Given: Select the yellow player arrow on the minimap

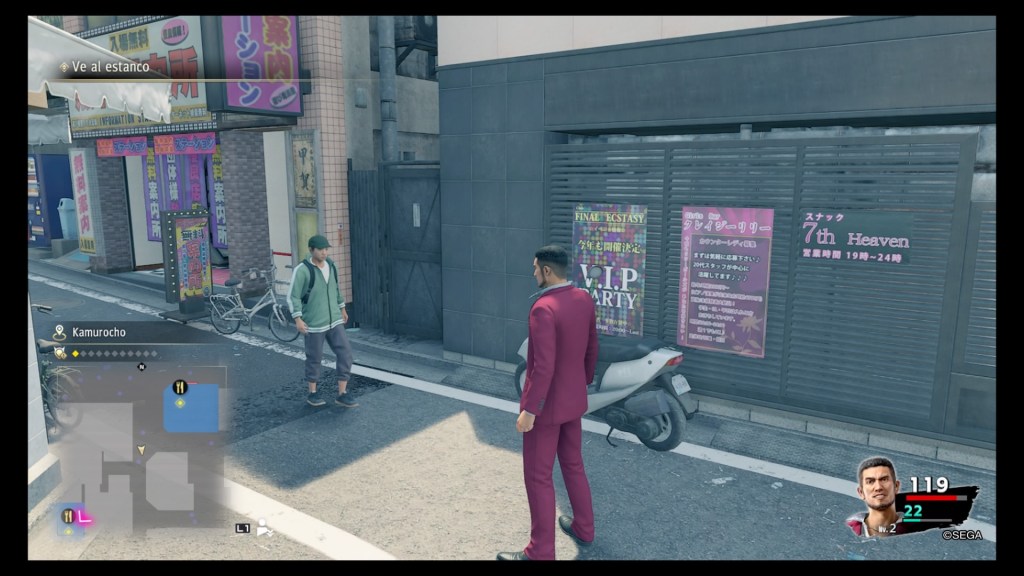Looking at the screenshot, I should (x=141, y=450).
